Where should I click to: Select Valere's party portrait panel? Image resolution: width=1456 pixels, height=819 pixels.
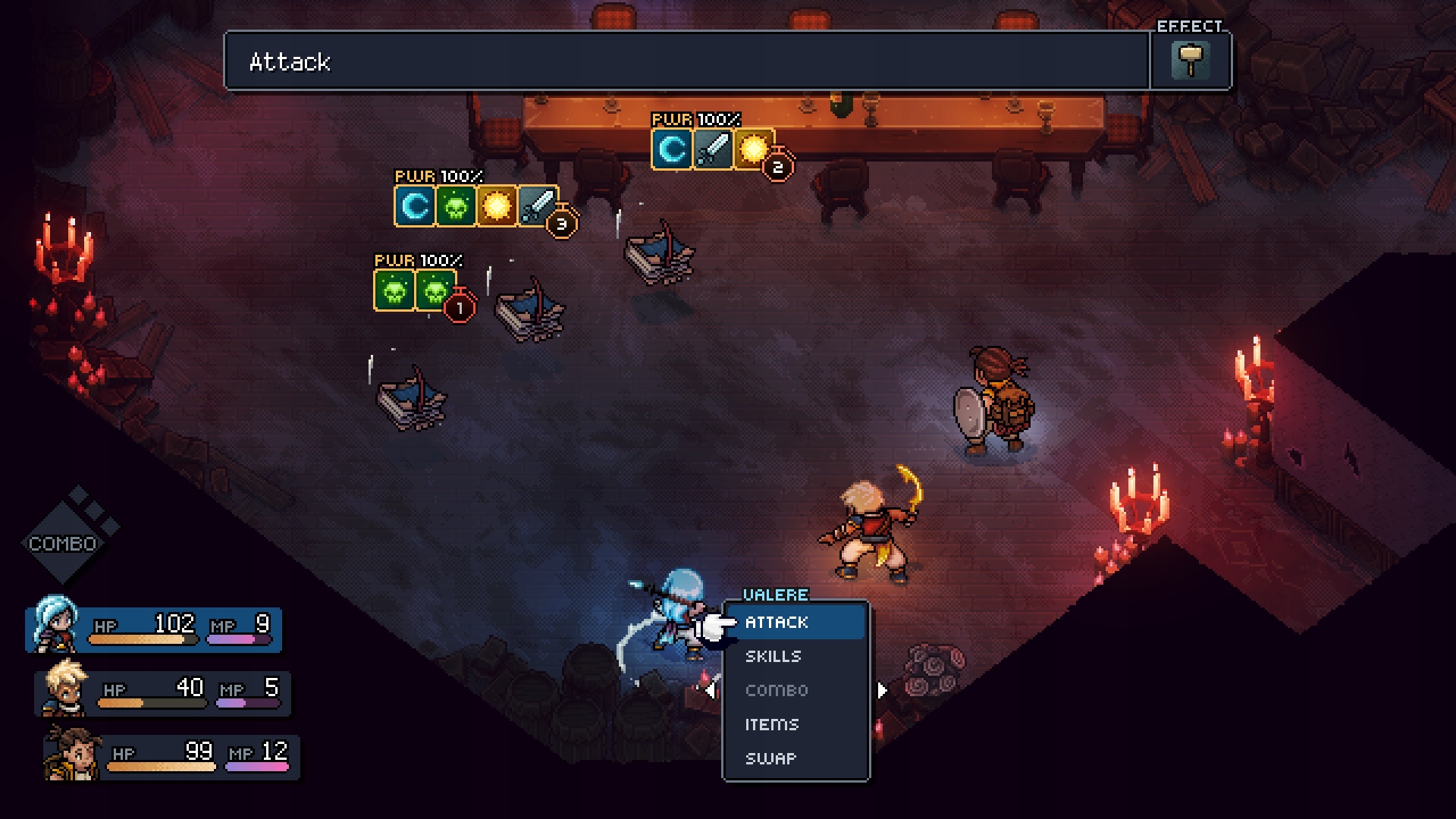(155, 629)
